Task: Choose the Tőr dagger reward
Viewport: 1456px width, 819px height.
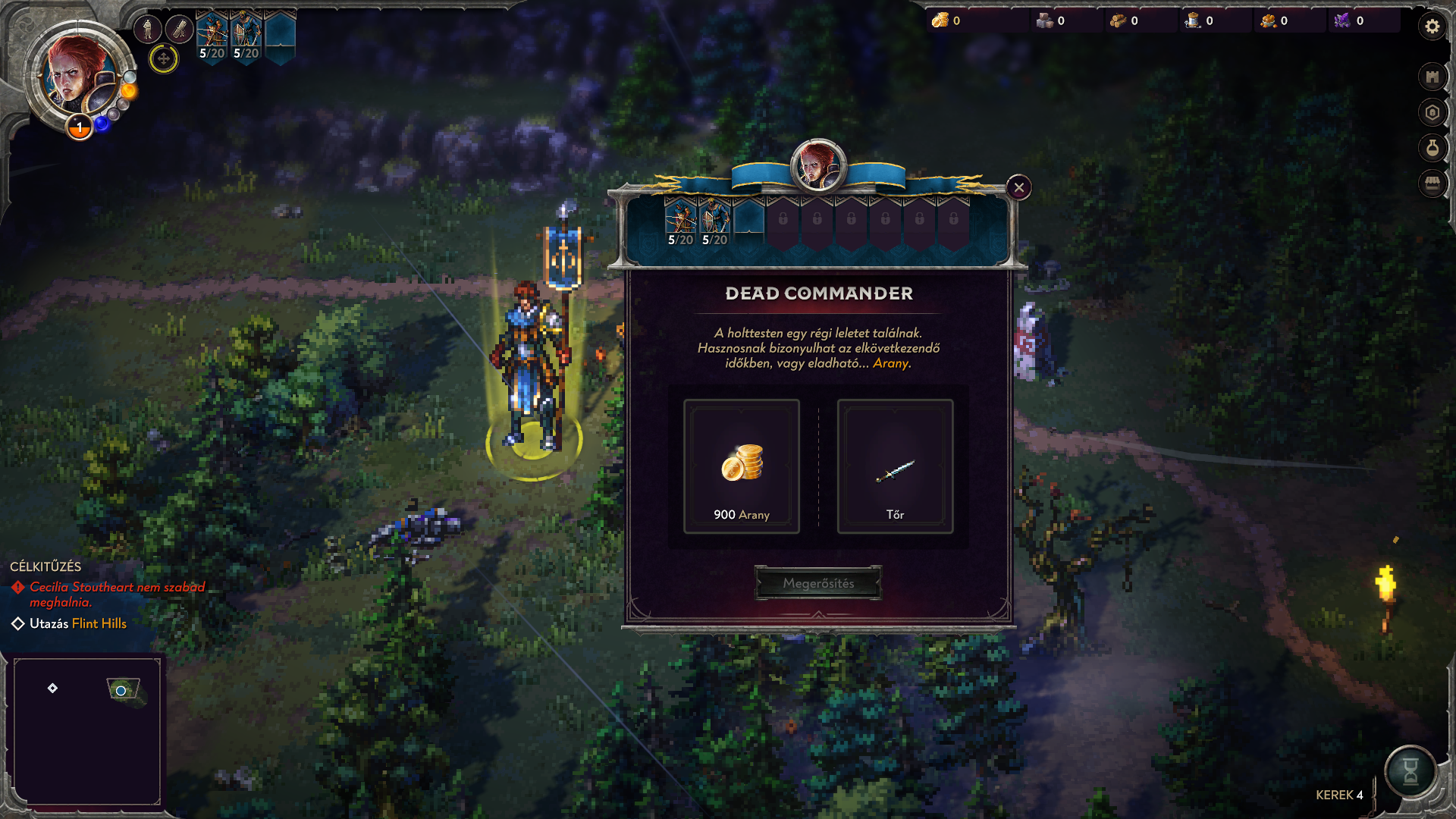Action: pyautogui.click(x=895, y=466)
